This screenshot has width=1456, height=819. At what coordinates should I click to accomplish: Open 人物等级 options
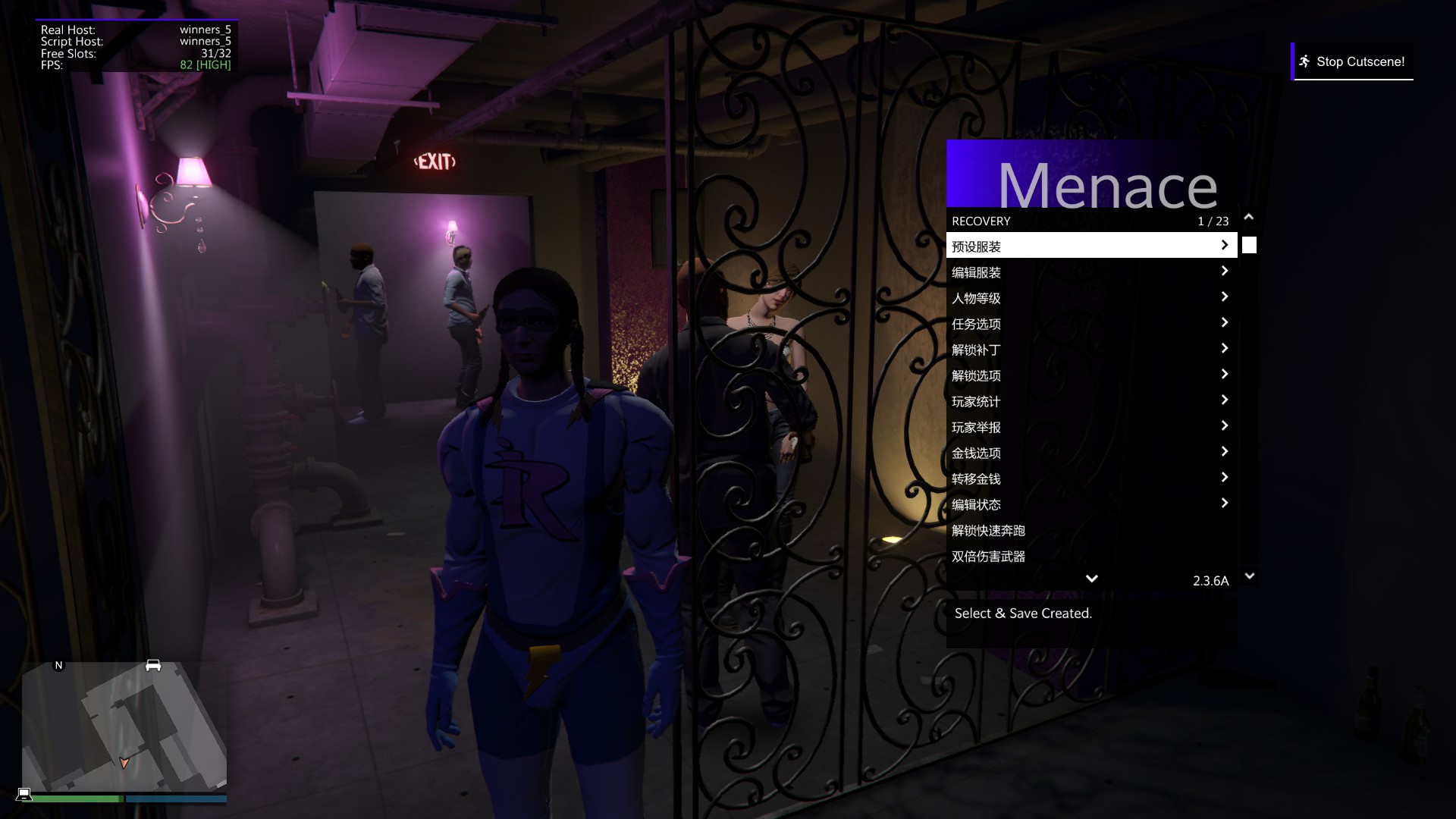pos(1090,297)
